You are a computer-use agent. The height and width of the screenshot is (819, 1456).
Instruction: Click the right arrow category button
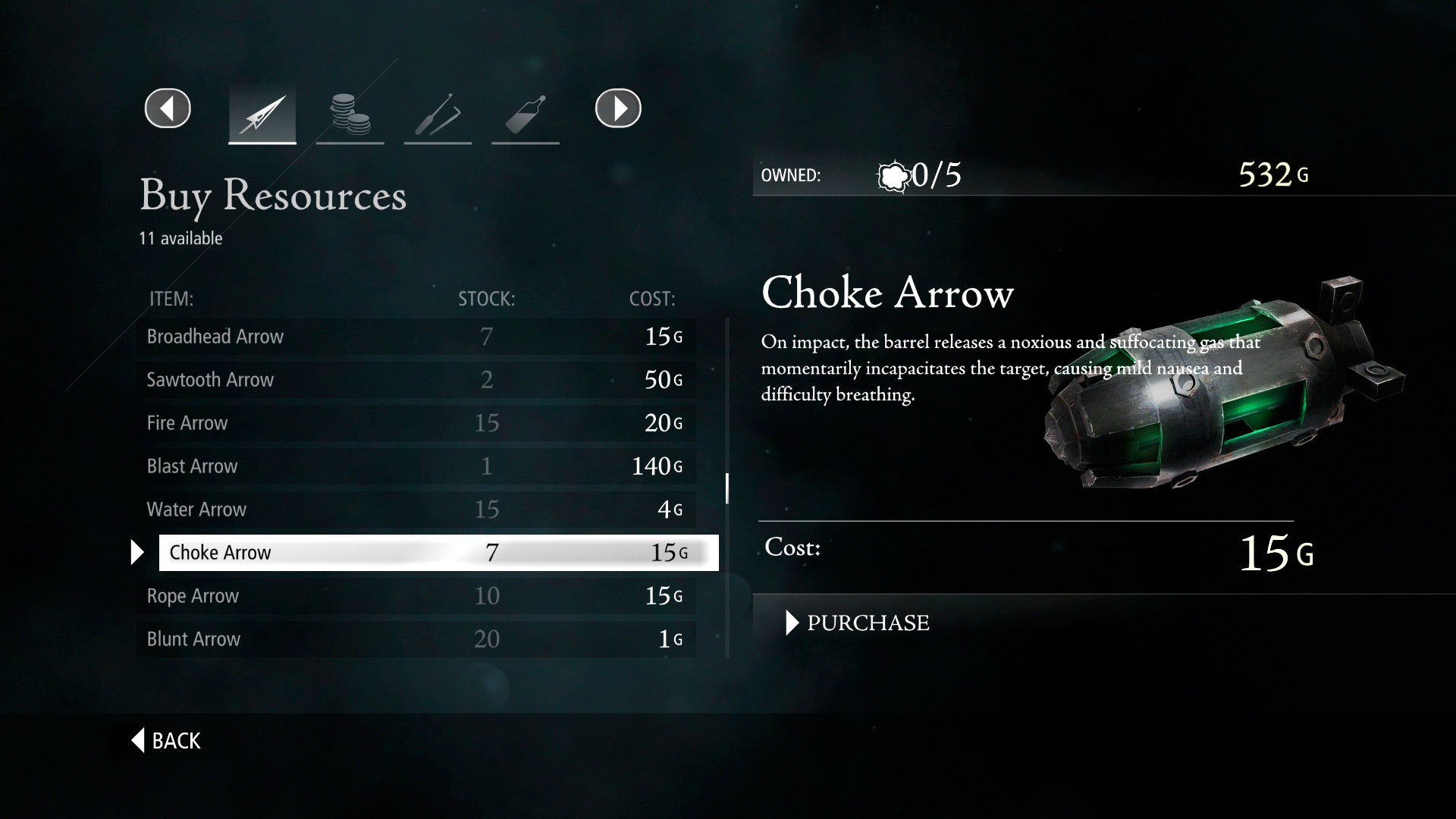click(x=618, y=108)
